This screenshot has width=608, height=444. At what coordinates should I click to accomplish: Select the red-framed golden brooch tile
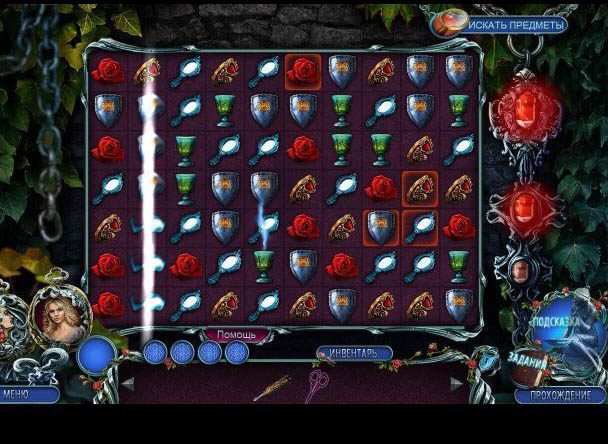point(420,187)
